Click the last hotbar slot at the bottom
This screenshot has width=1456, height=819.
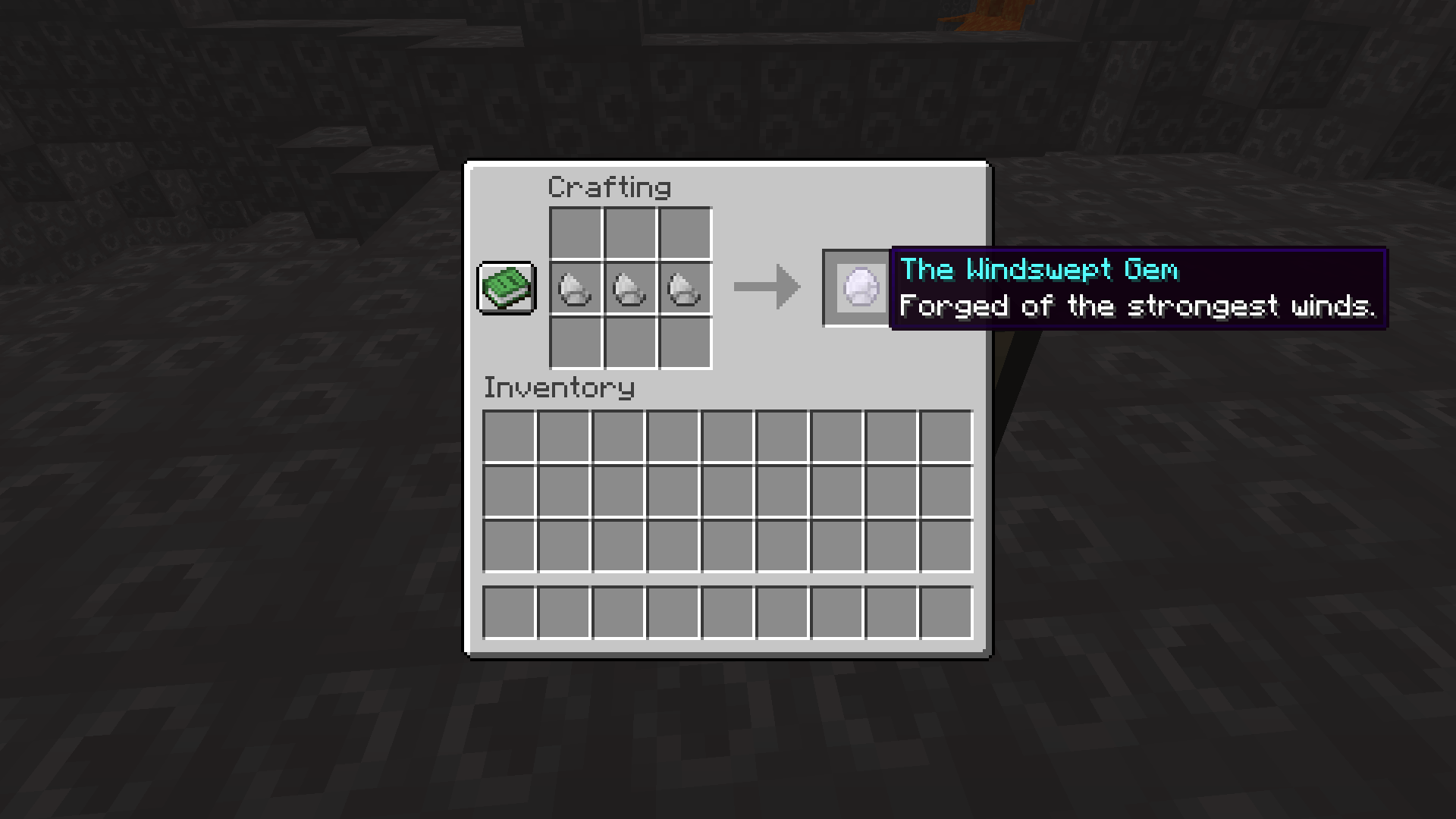tap(946, 611)
